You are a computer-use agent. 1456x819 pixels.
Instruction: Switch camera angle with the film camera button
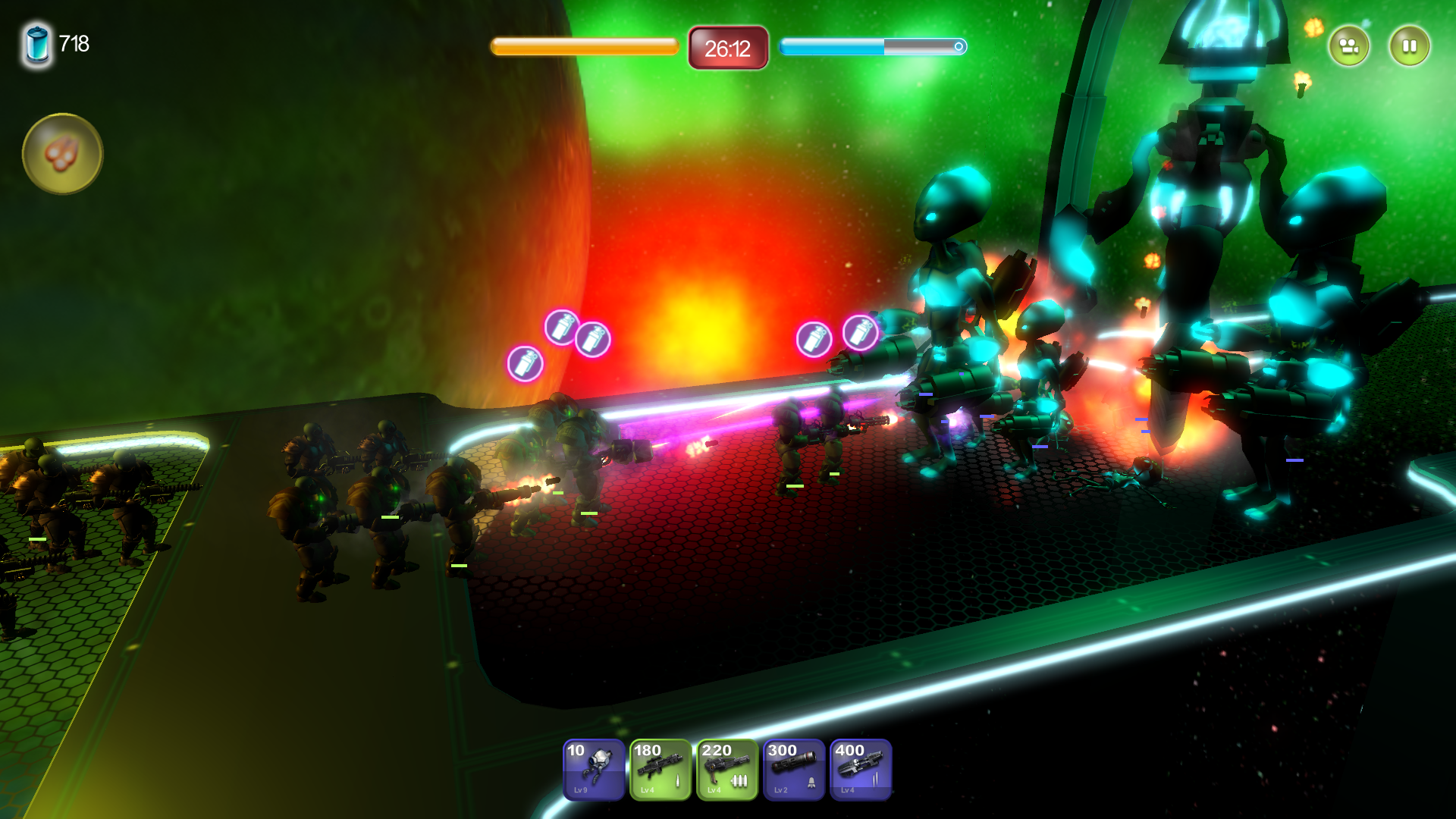(x=1350, y=45)
